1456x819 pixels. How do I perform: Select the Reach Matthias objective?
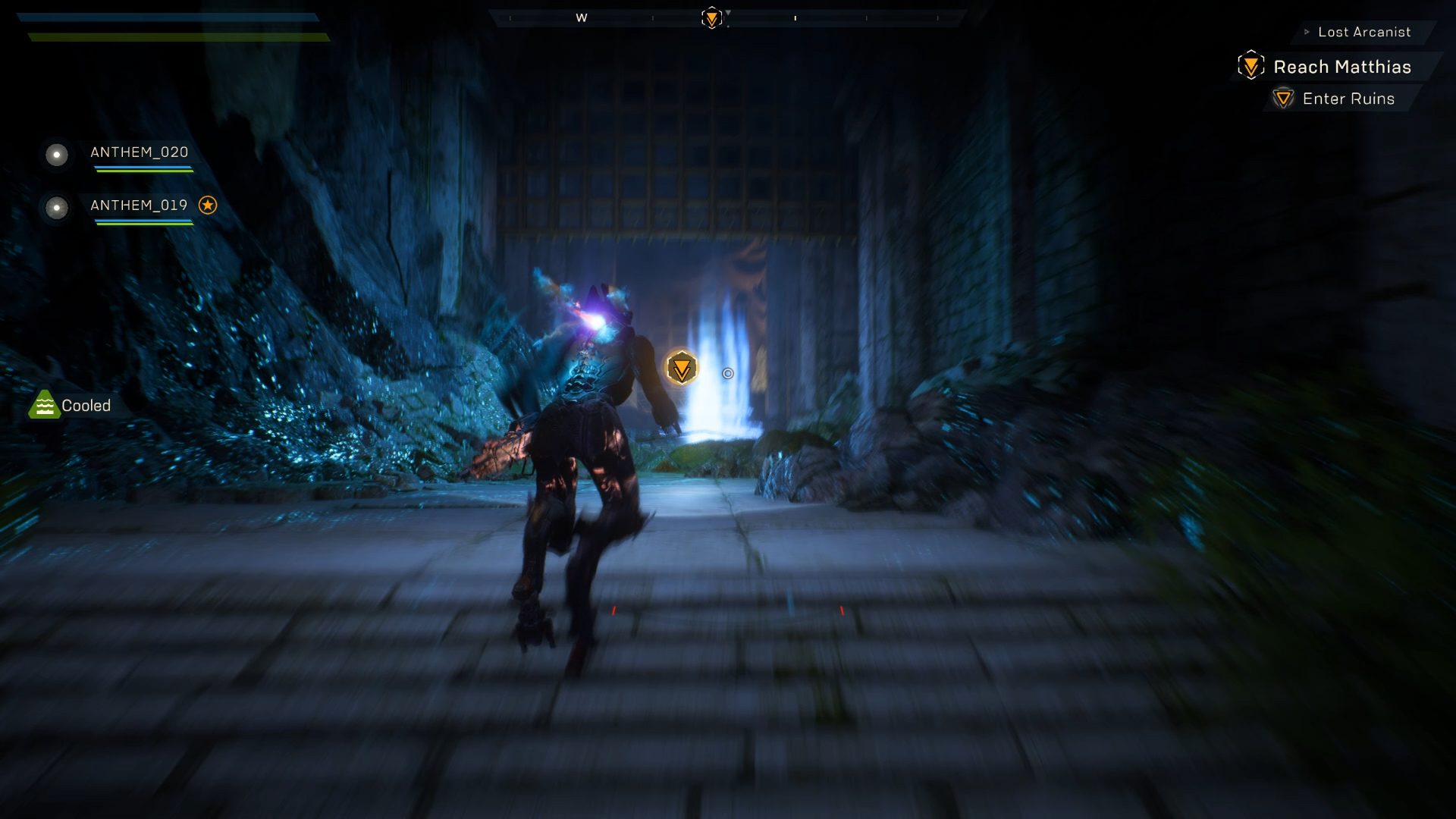[1341, 67]
